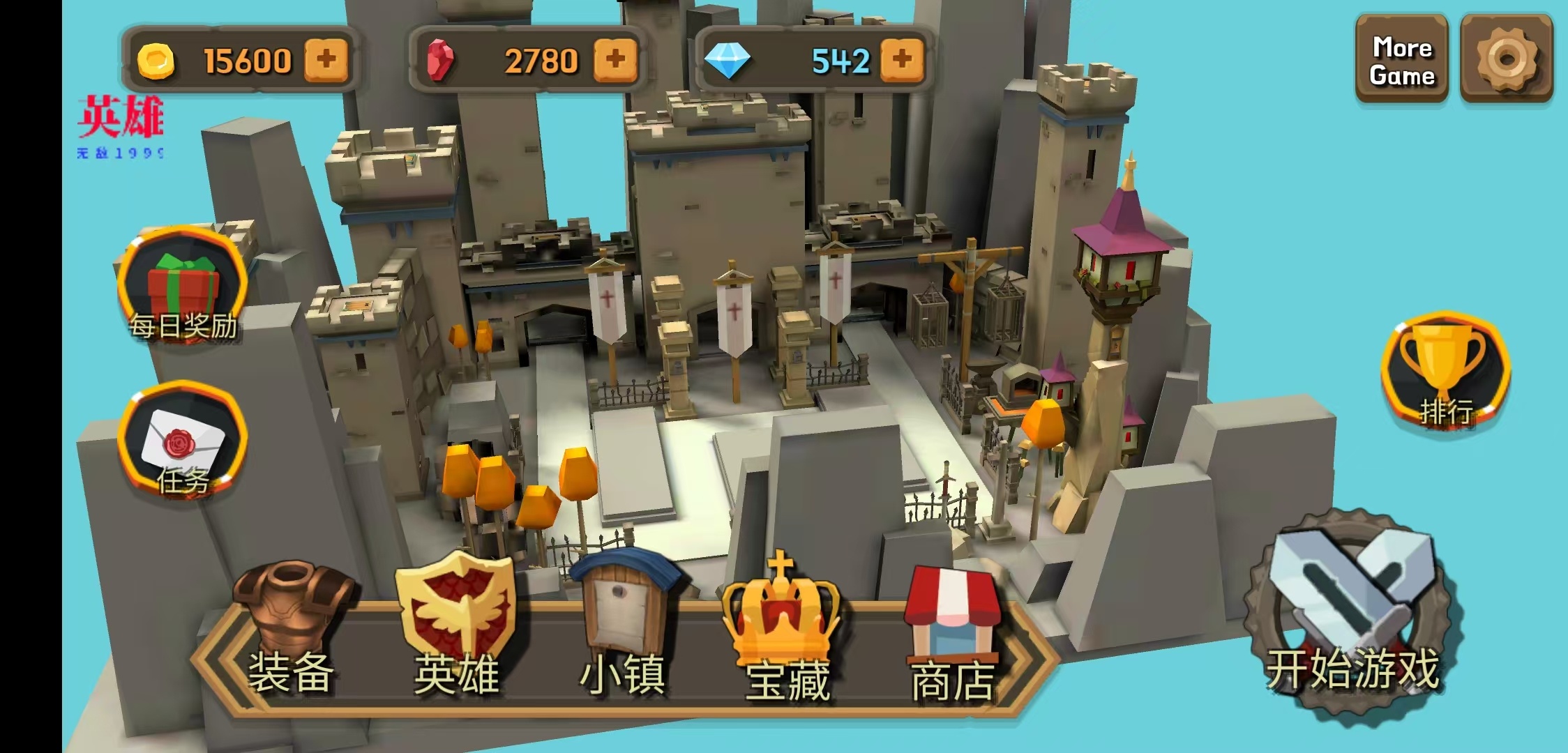Add more gold coins with the plus button
This screenshot has width=1568, height=753.
coord(326,60)
